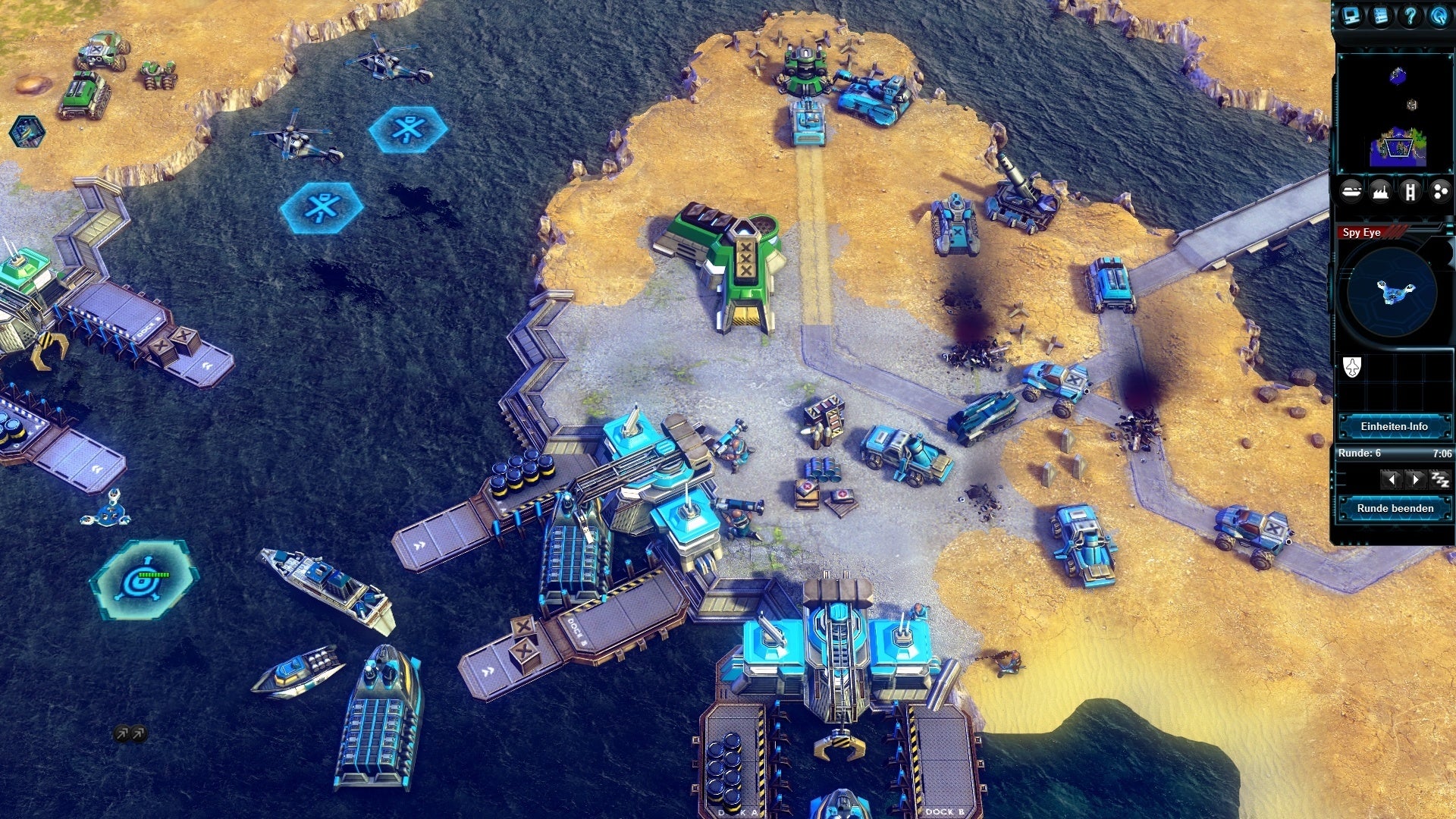Put the unit to sleep with the Zzz button
This screenshot has width=1456, height=819.
tap(1439, 479)
